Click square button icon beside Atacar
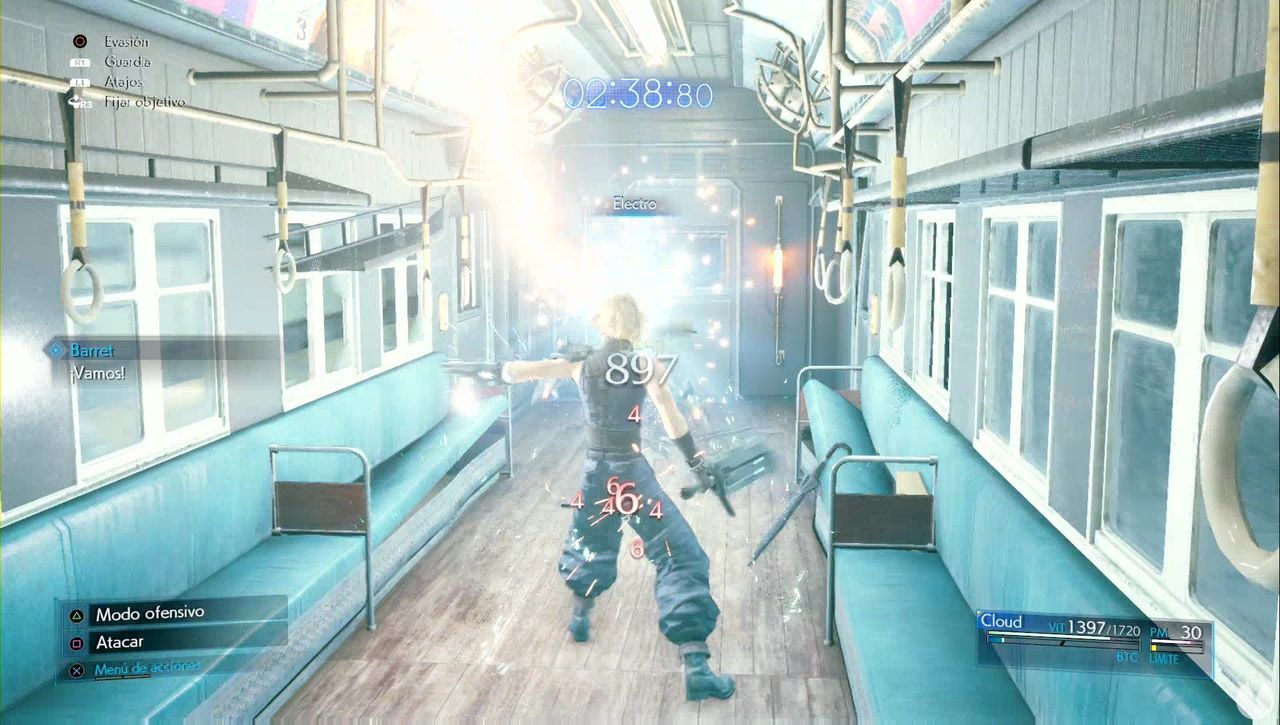Image resolution: width=1280 pixels, height=725 pixels. 76,642
